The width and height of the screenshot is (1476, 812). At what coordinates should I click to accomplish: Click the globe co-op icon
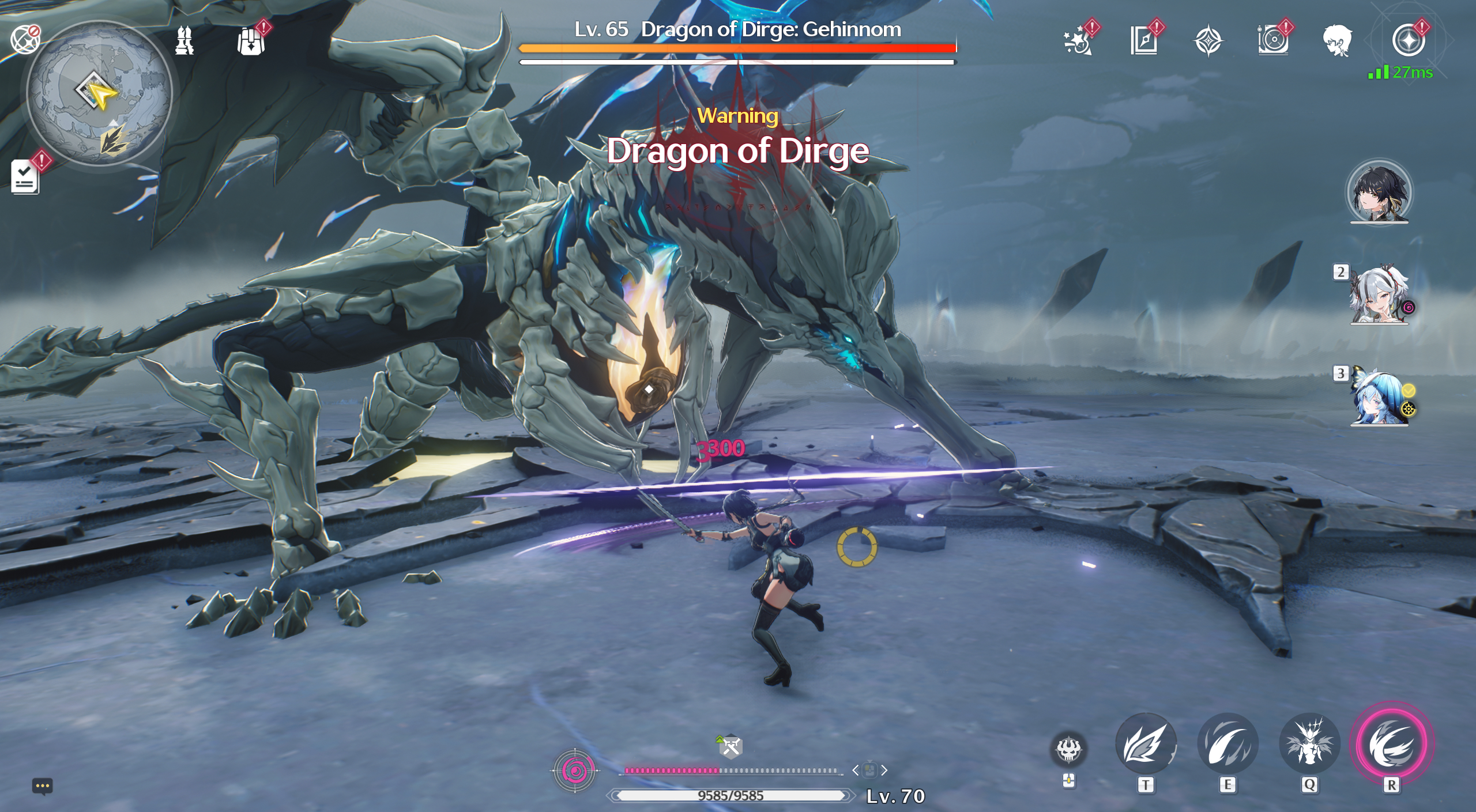(25, 40)
